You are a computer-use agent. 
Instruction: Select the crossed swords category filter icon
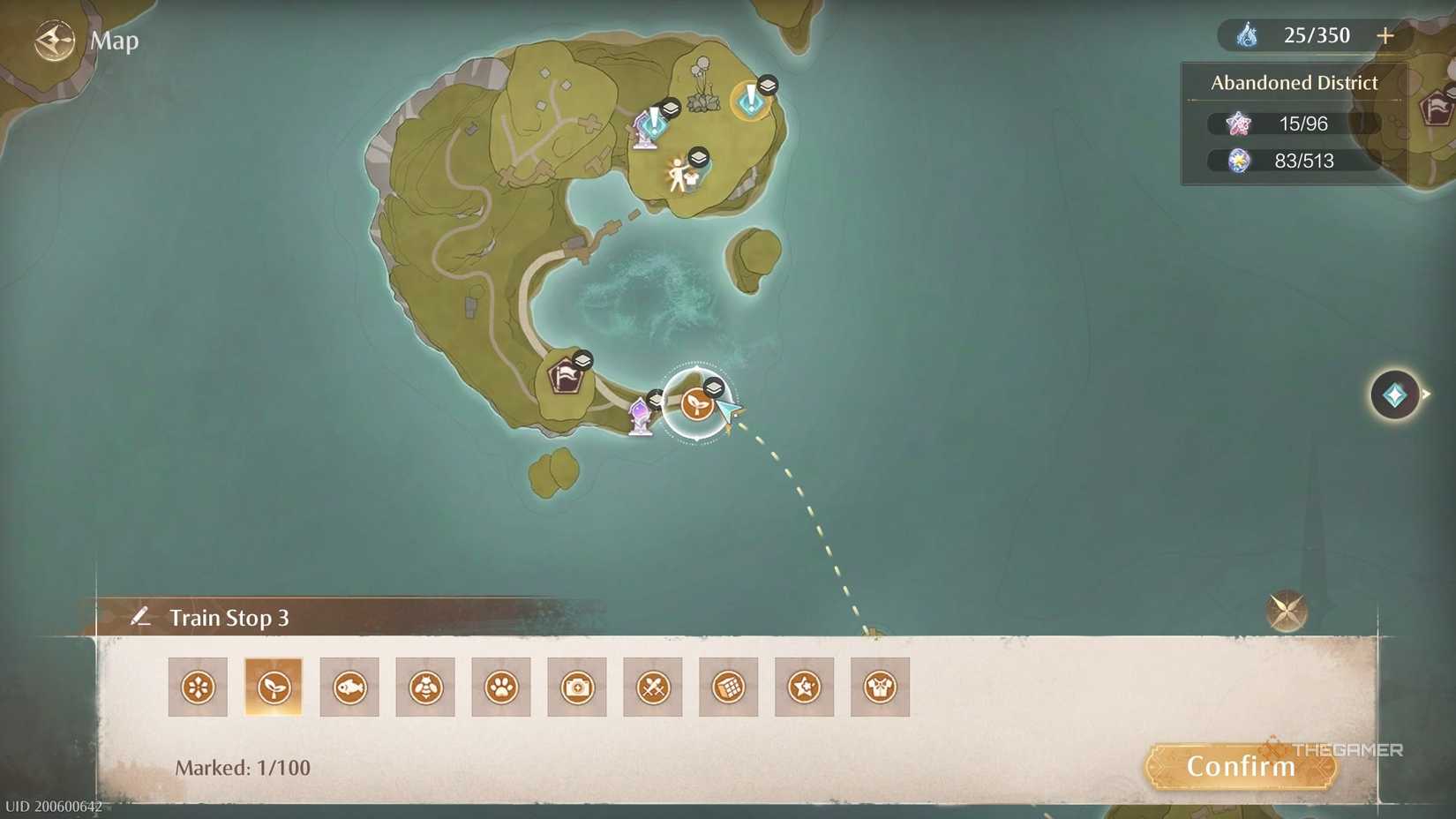point(653,687)
